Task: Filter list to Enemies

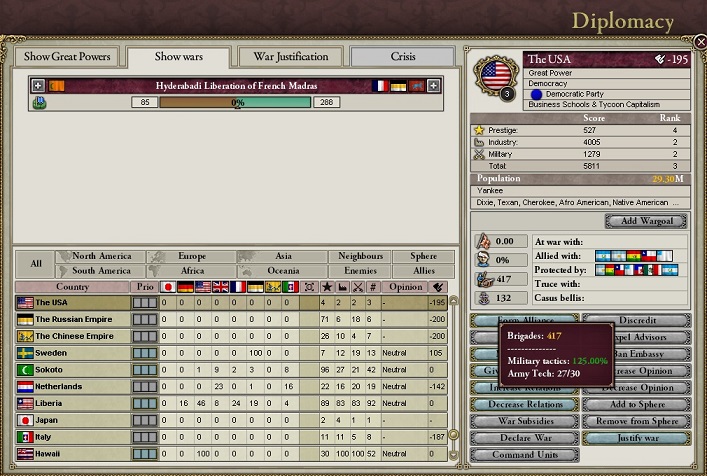Action: coord(360,271)
